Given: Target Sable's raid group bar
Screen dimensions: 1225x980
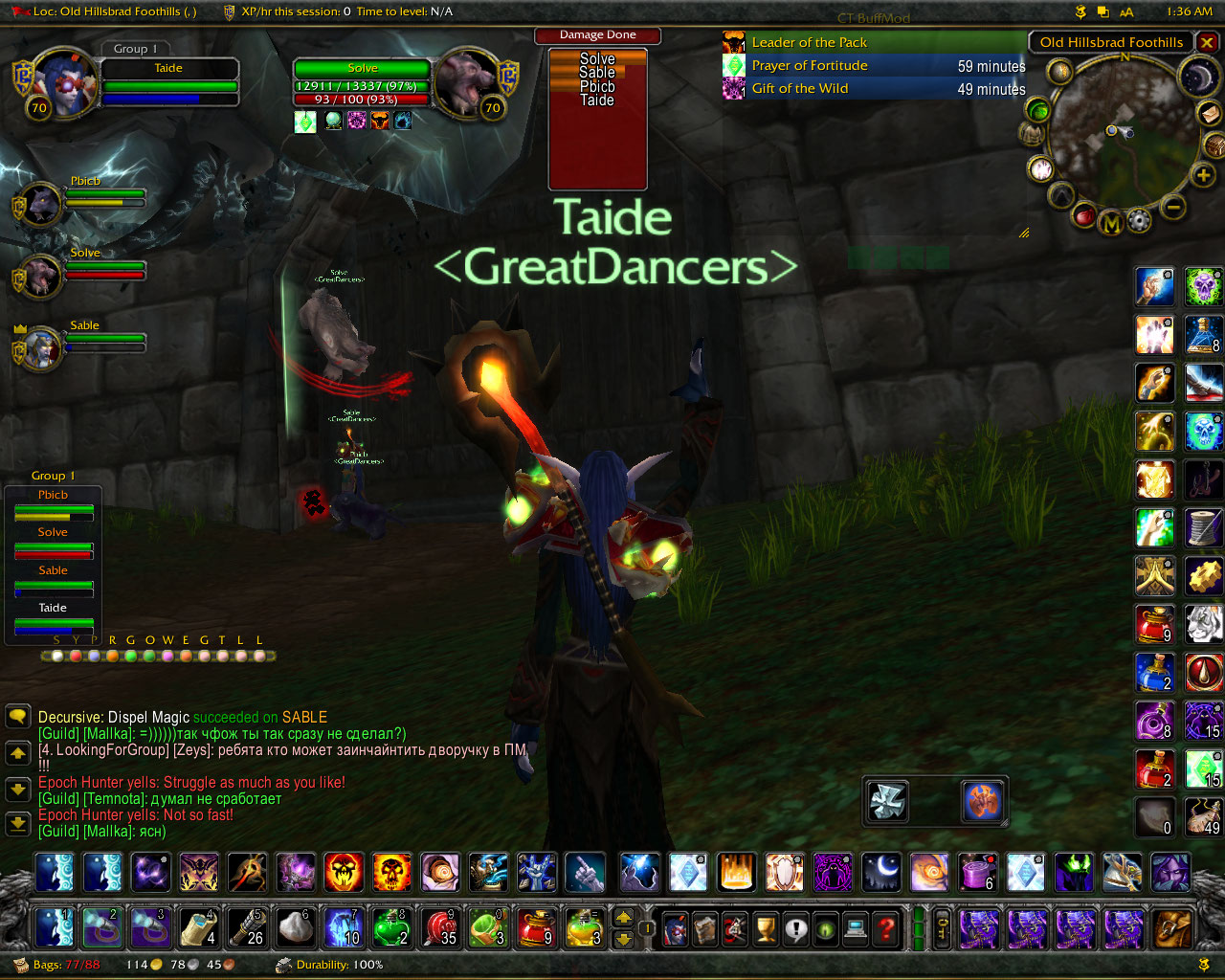Looking at the screenshot, I should click(x=54, y=577).
